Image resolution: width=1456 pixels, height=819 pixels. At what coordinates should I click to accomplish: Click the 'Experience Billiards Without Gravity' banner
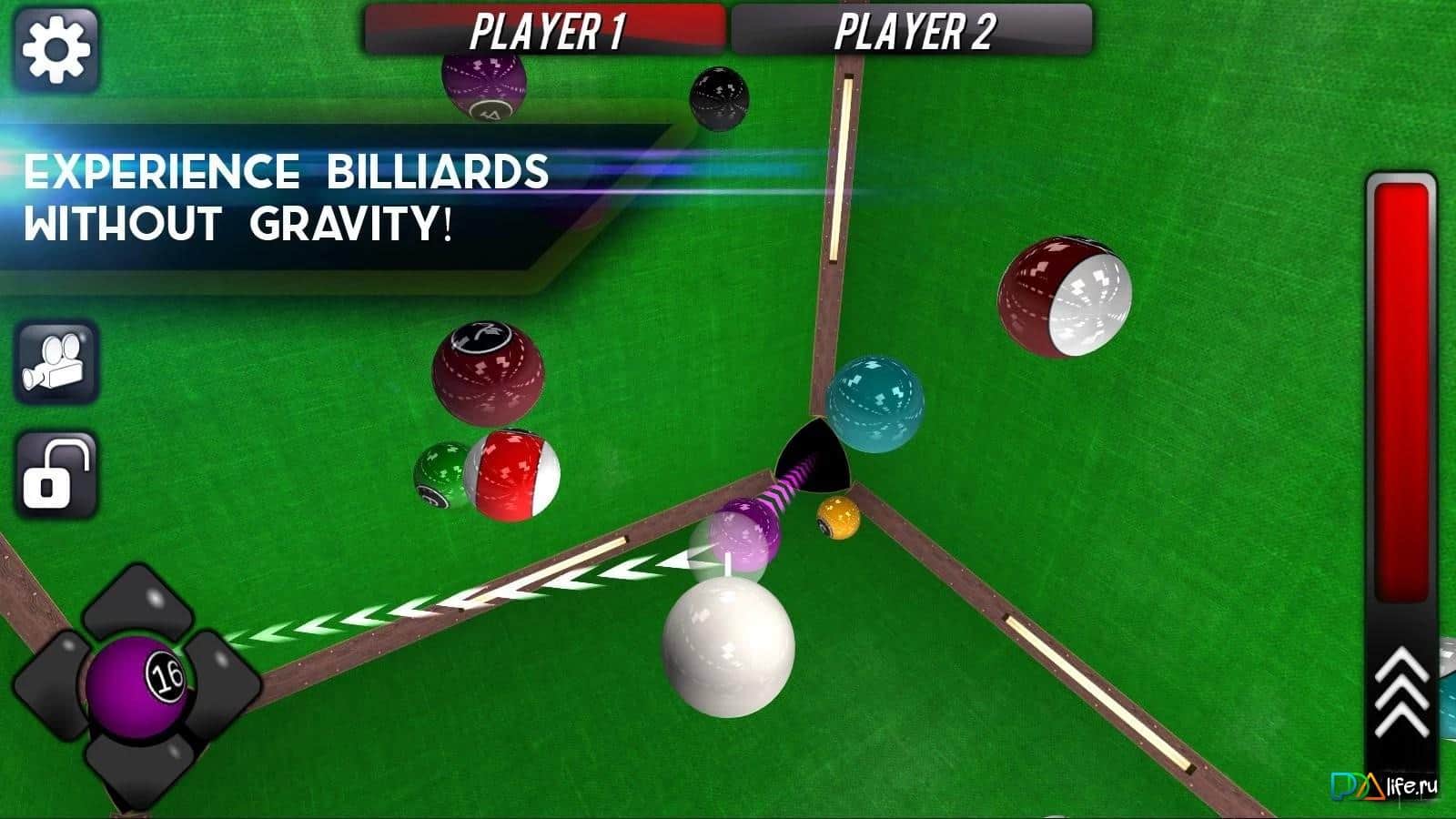coord(291,196)
